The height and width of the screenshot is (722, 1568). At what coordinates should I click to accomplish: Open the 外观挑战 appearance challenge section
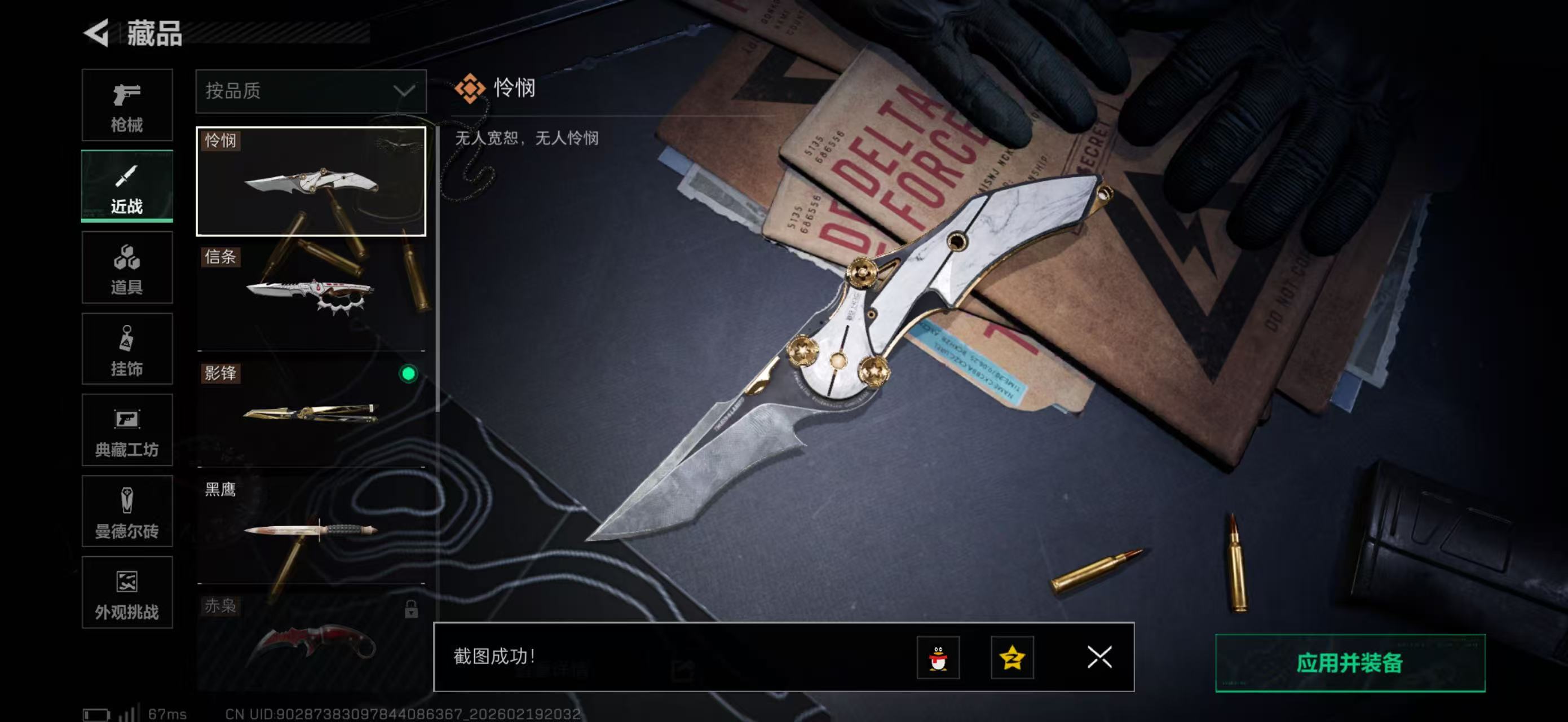pos(127,593)
